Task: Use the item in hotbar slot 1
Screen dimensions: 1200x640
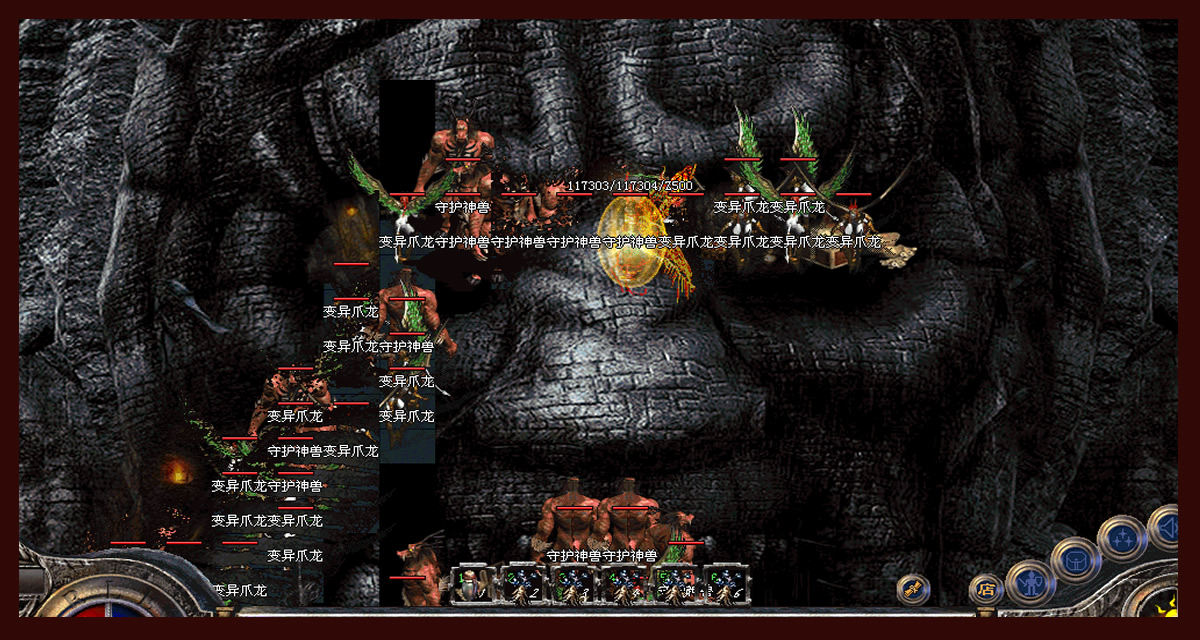Action: (x=473, y=584)
